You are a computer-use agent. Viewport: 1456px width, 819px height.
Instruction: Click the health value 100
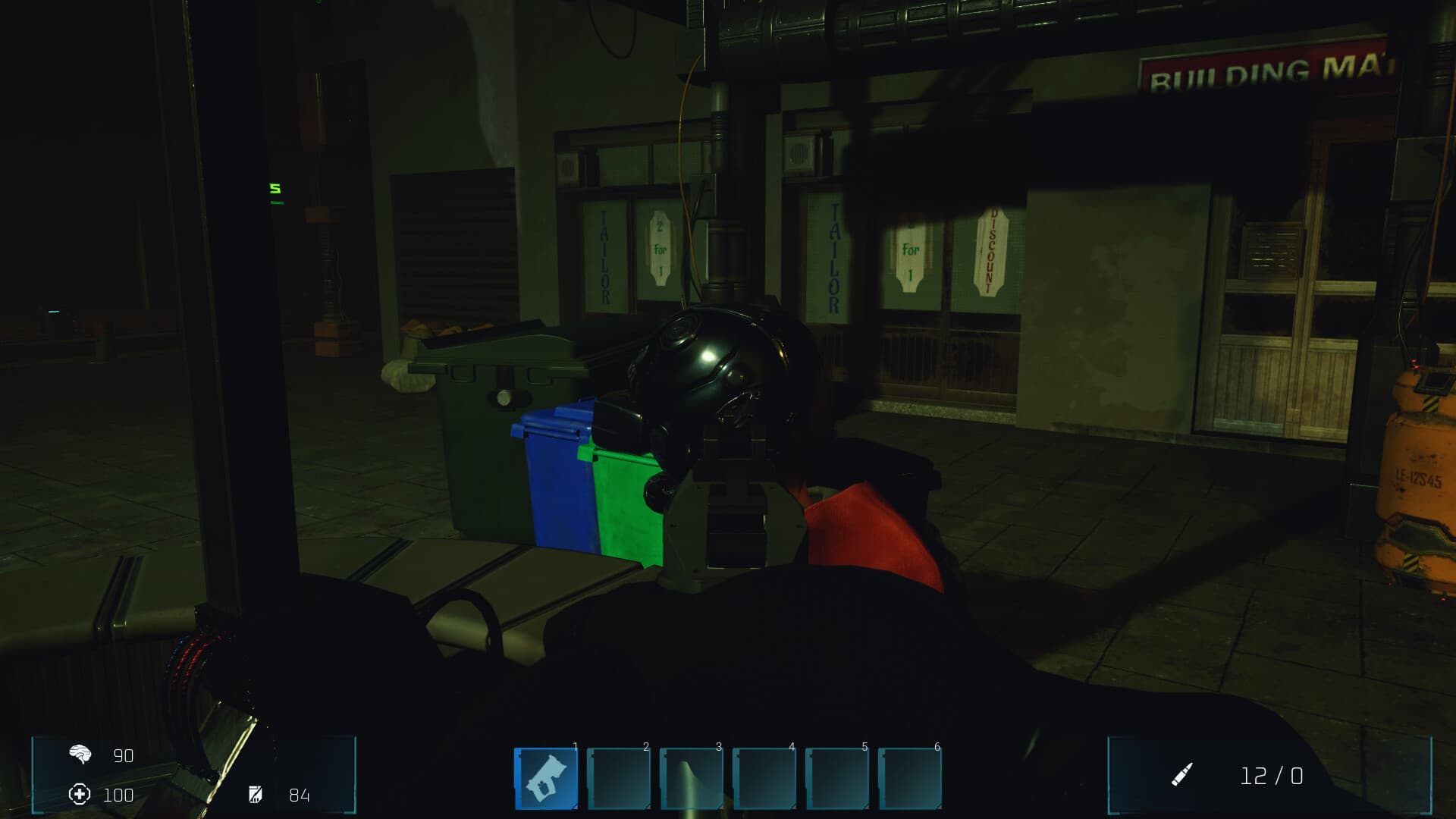(118, 796)
